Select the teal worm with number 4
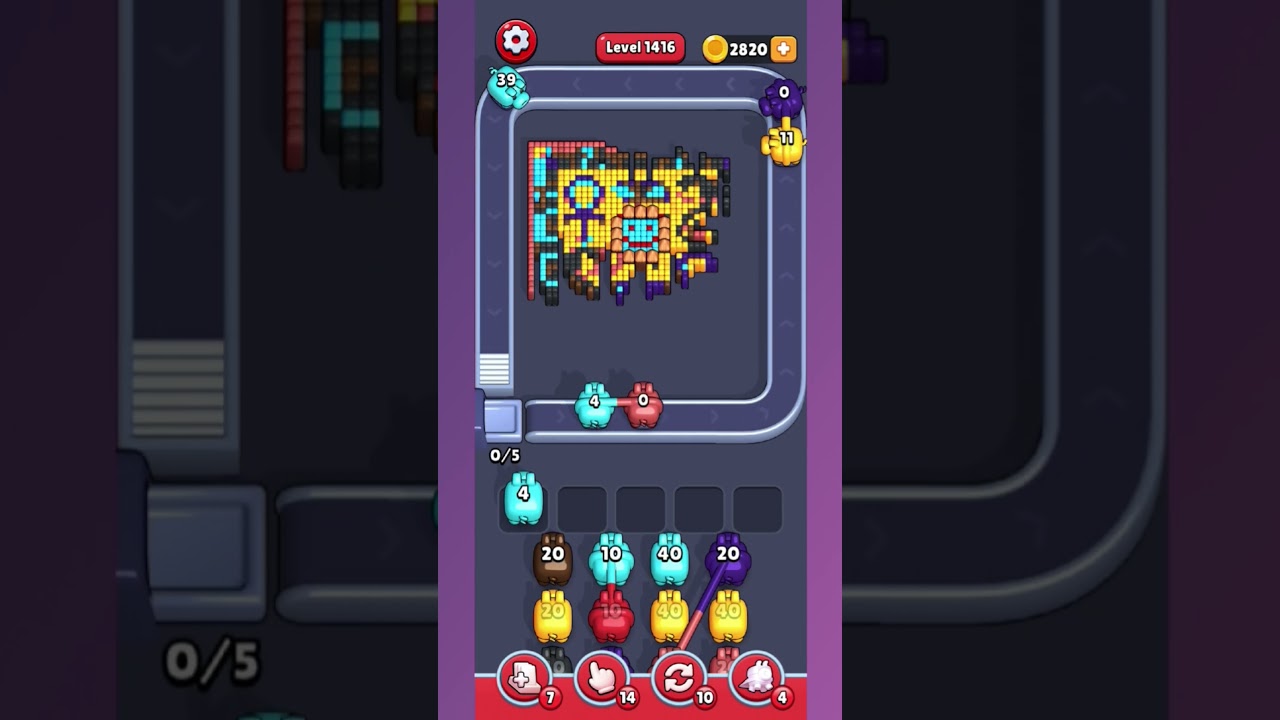 [x=593, y=406]
